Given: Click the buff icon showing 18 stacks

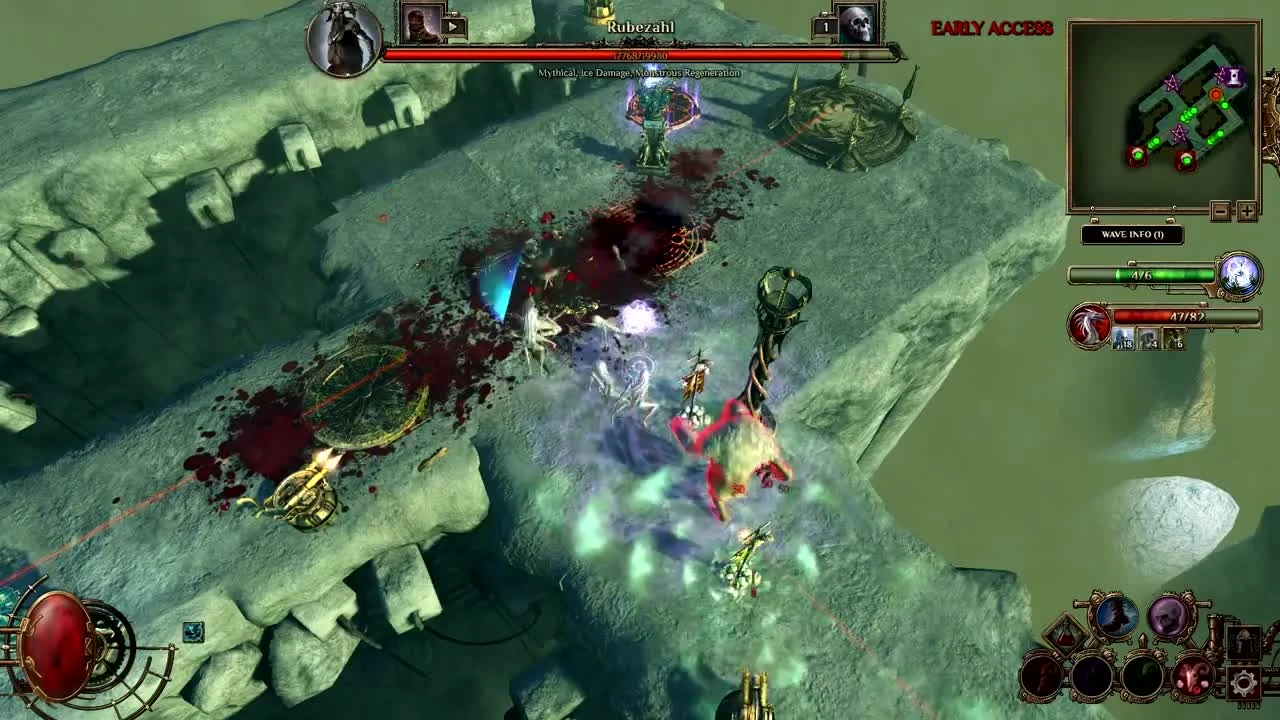Looking at the screenshot, I should [1123, 340].
